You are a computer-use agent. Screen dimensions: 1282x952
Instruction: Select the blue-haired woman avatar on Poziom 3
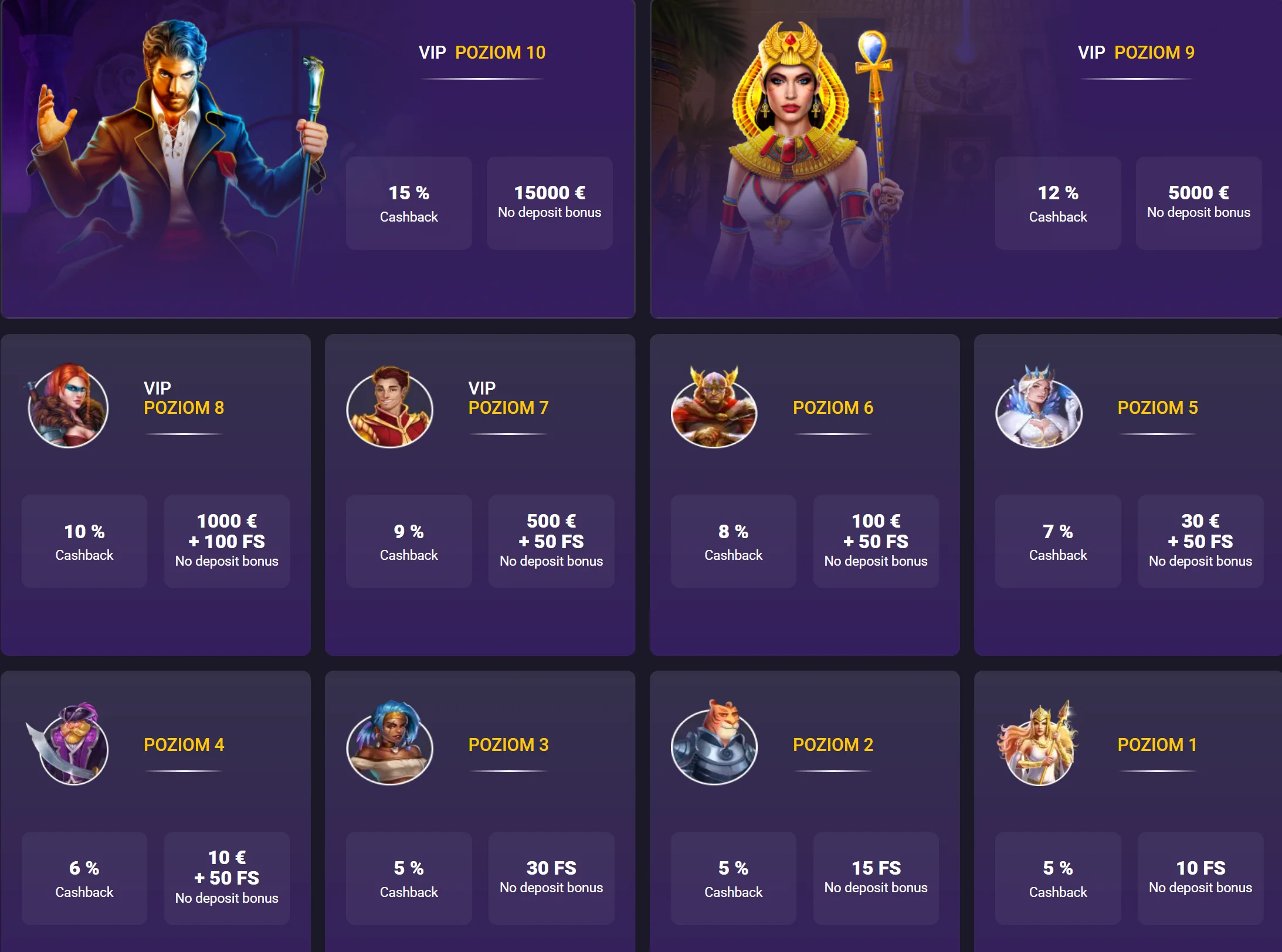point(389,747)
